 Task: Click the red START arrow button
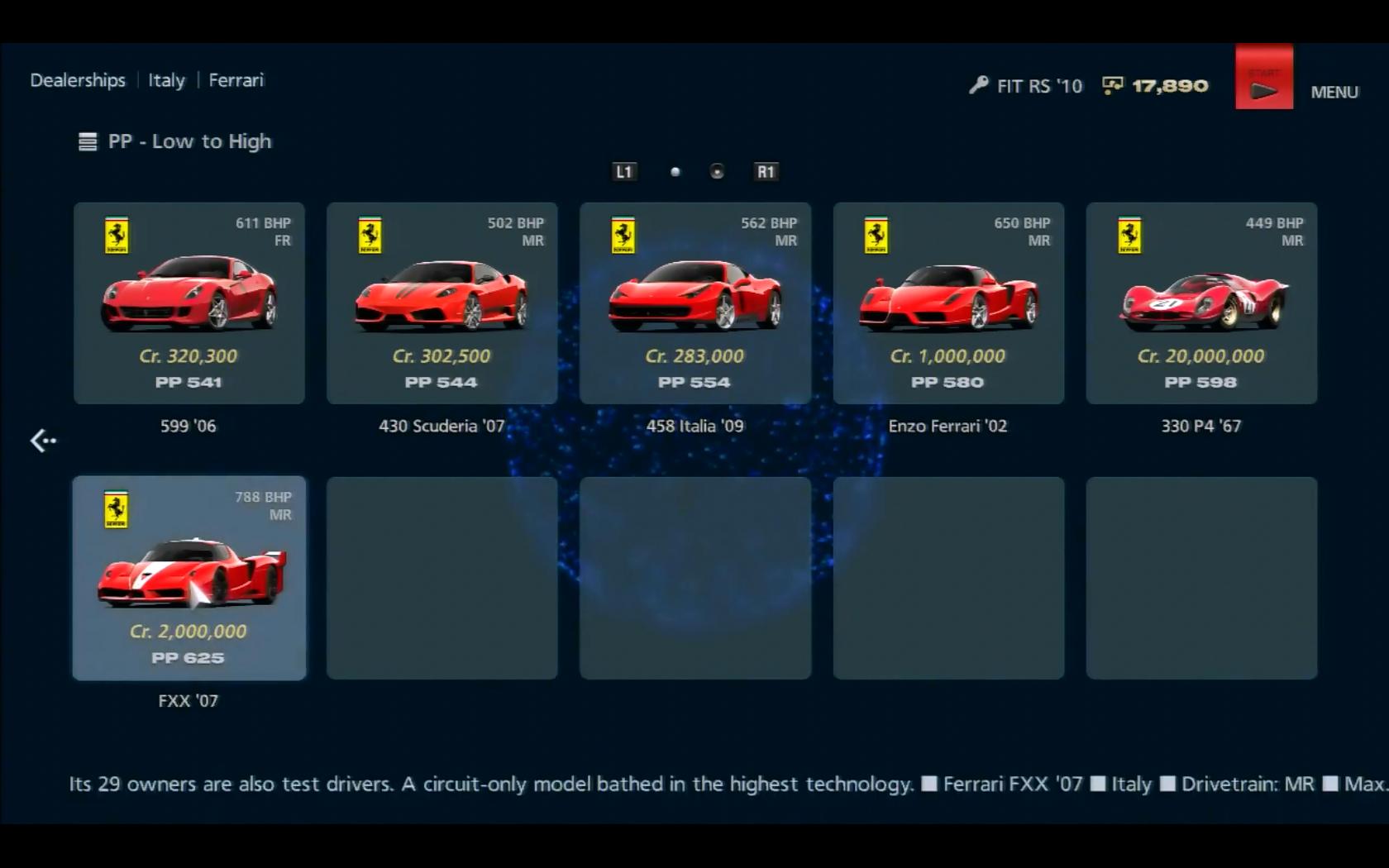click(x=1263, y=78)
